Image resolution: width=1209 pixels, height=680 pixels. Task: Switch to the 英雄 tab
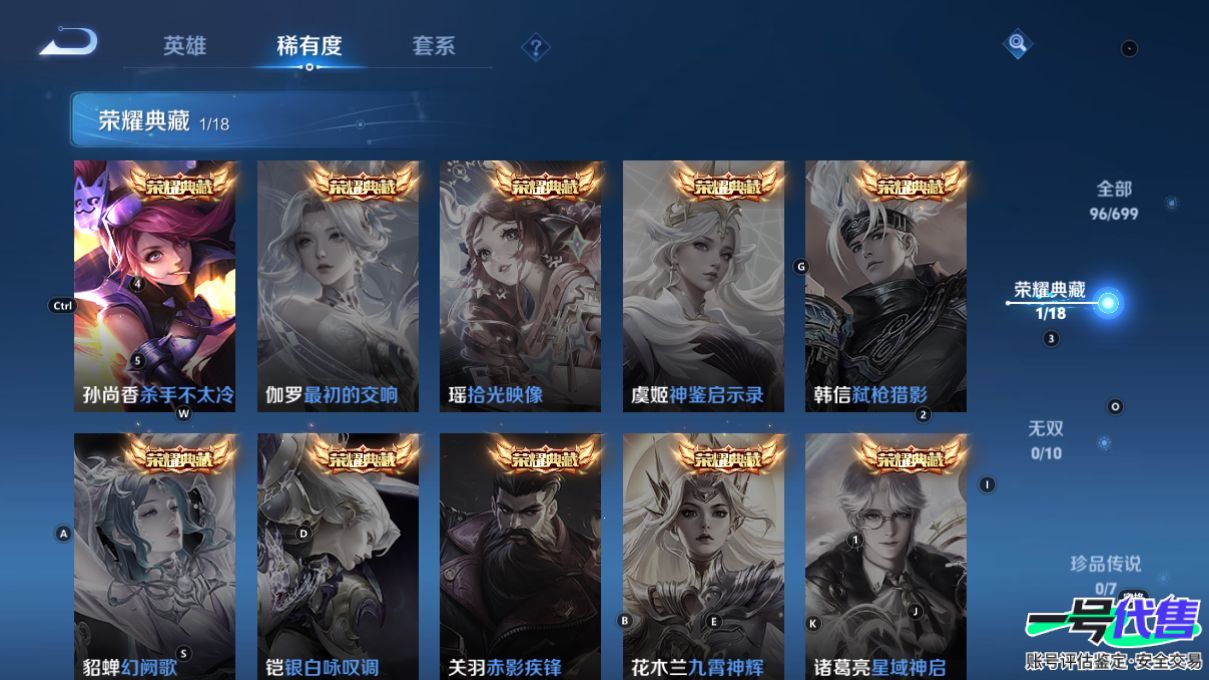click(x=185, y=46)
